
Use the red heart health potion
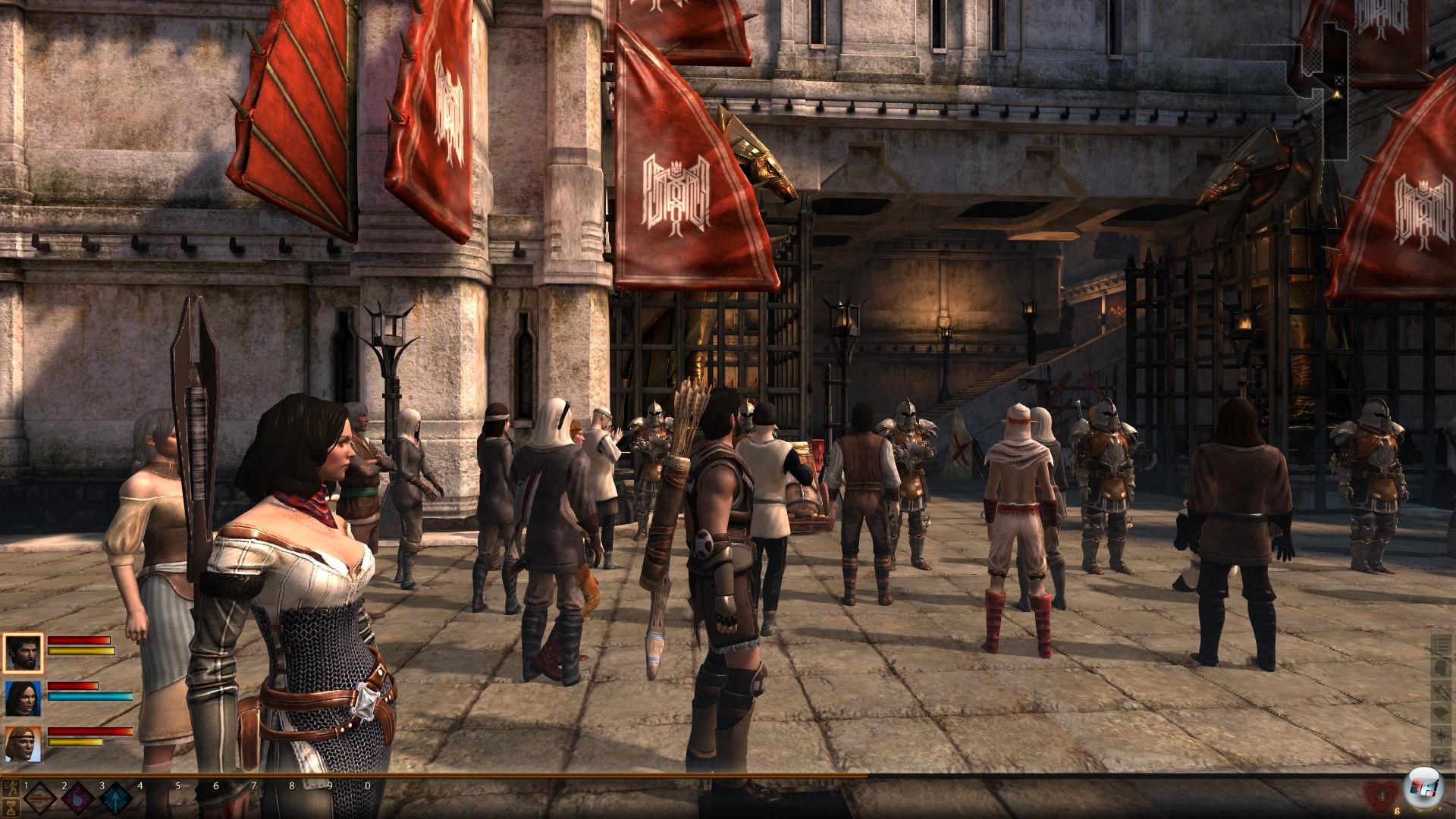point(1381,796)
